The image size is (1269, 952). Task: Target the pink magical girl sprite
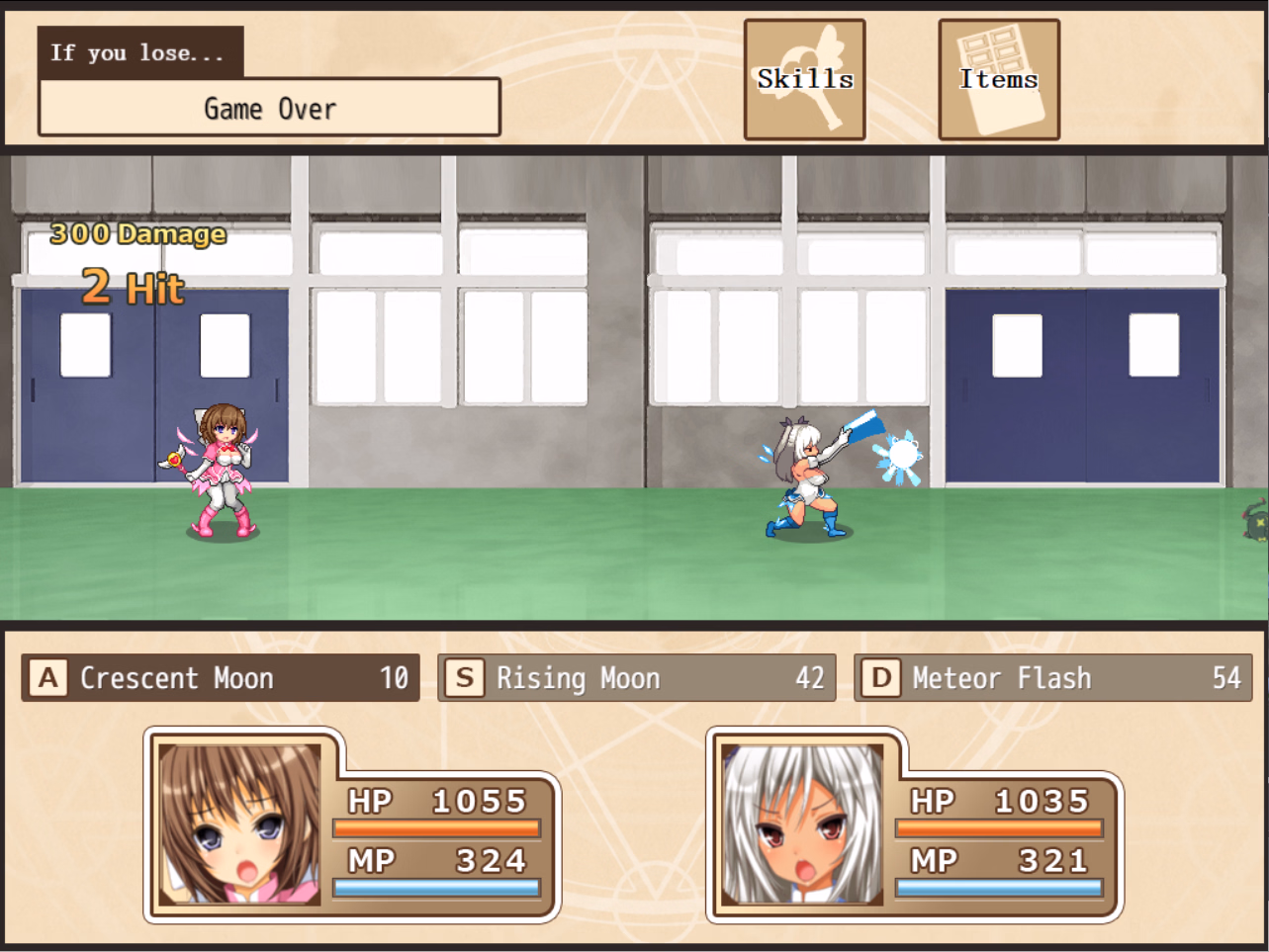coord(220,475)
